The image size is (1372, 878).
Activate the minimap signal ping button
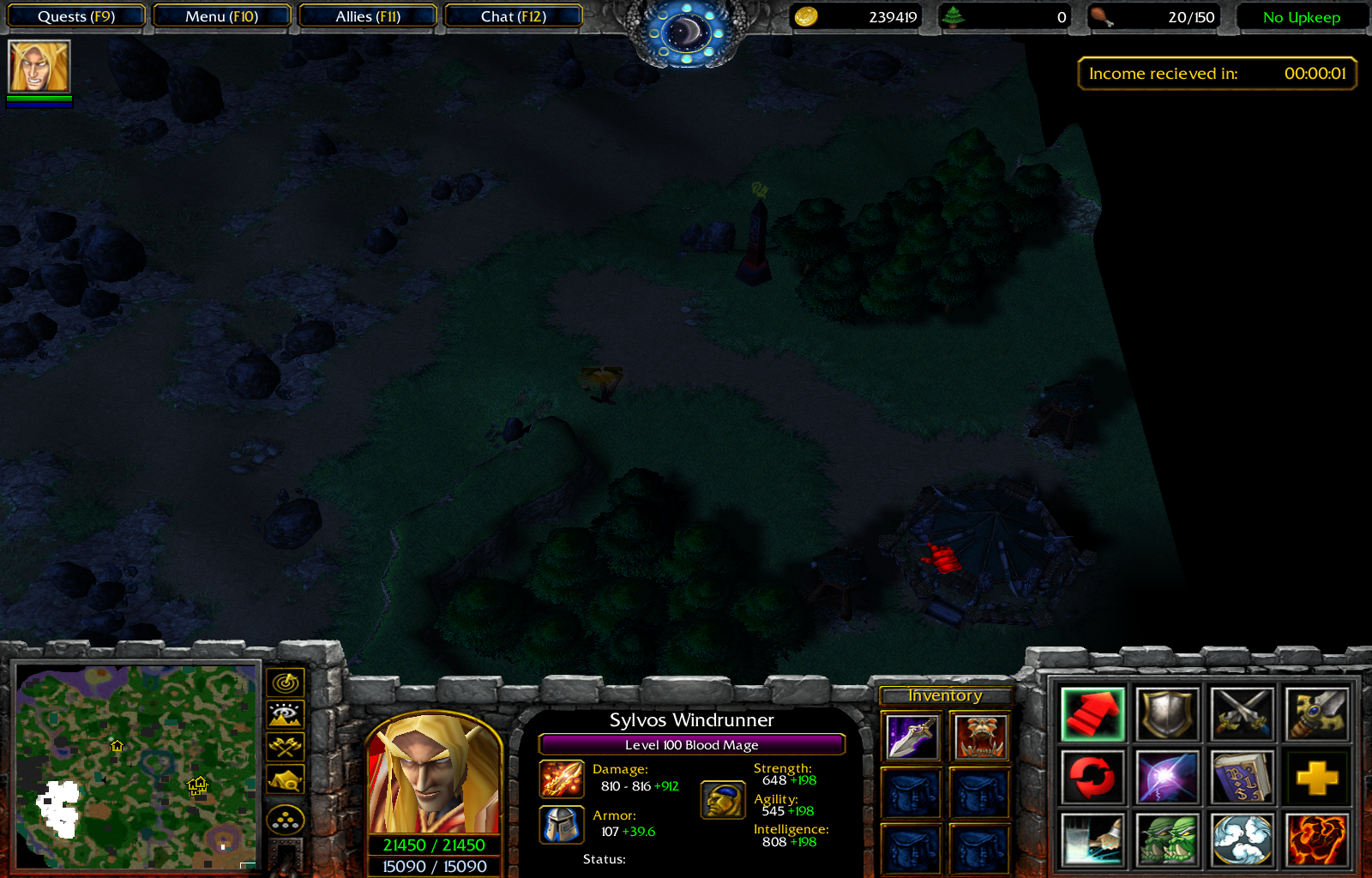[x=286, y=683]
